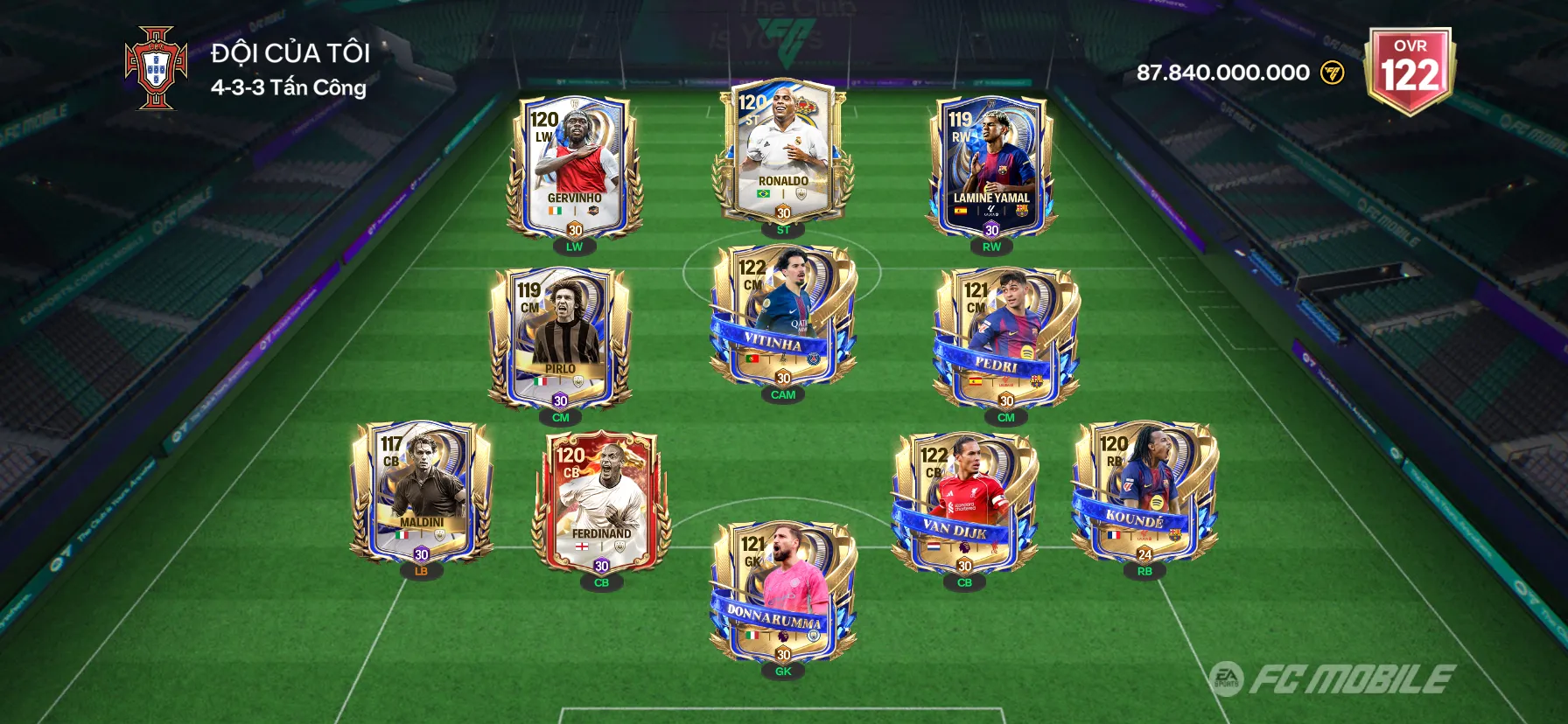
Task: Click the Donnarumma goalkeeper card
Action: click(783, 593)
